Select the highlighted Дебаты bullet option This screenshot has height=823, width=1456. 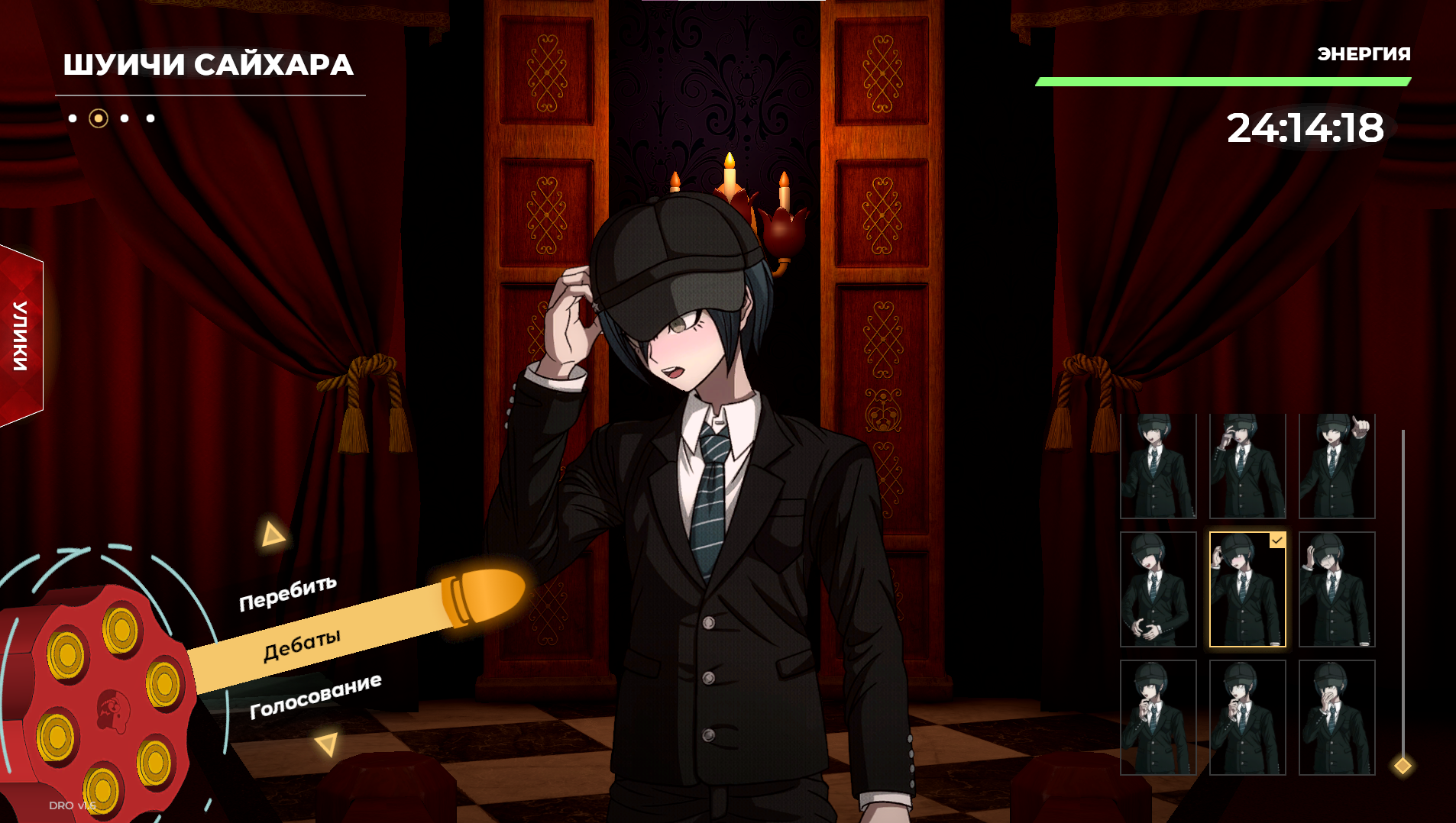coord(303,646)
